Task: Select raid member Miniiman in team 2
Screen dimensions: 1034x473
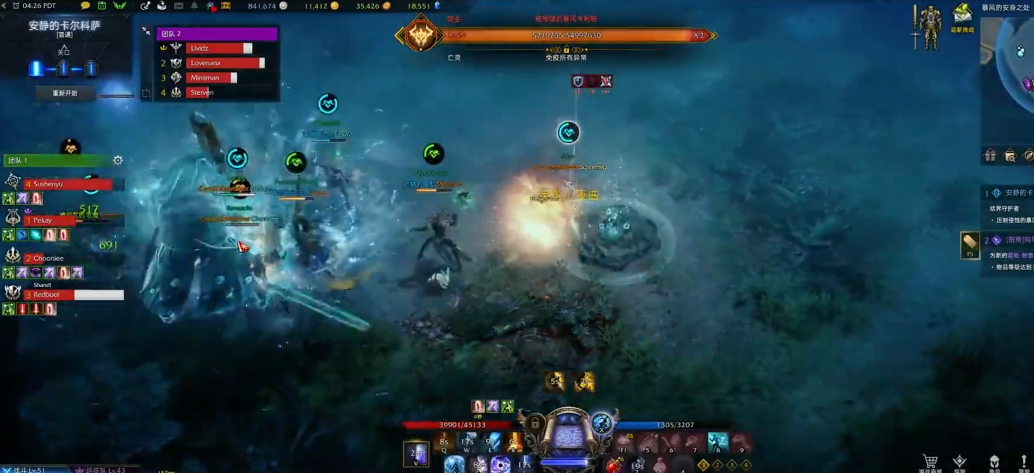Action: pos(211,78)
